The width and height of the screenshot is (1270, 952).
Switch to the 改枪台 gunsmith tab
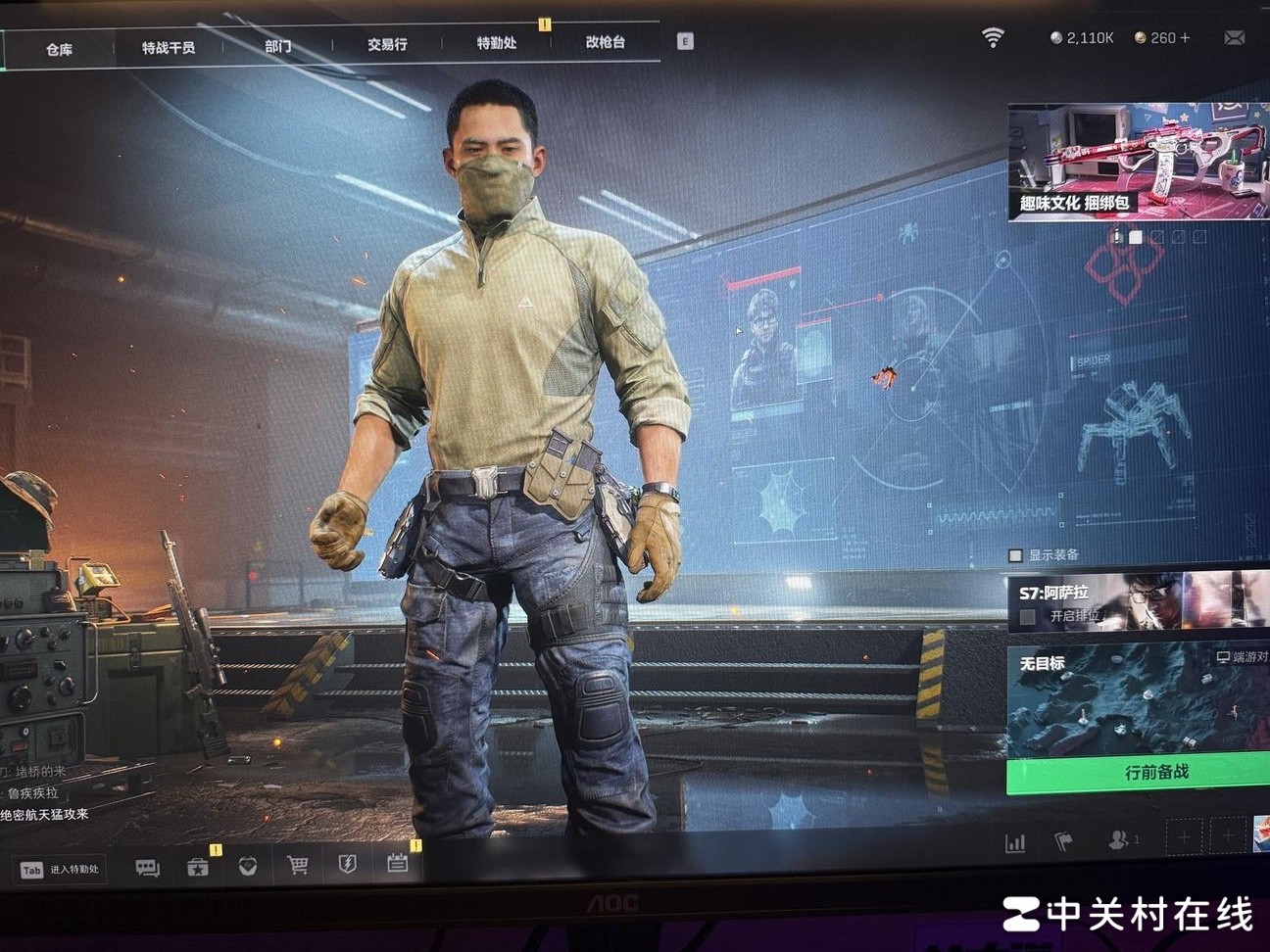[x=606, y=42]
